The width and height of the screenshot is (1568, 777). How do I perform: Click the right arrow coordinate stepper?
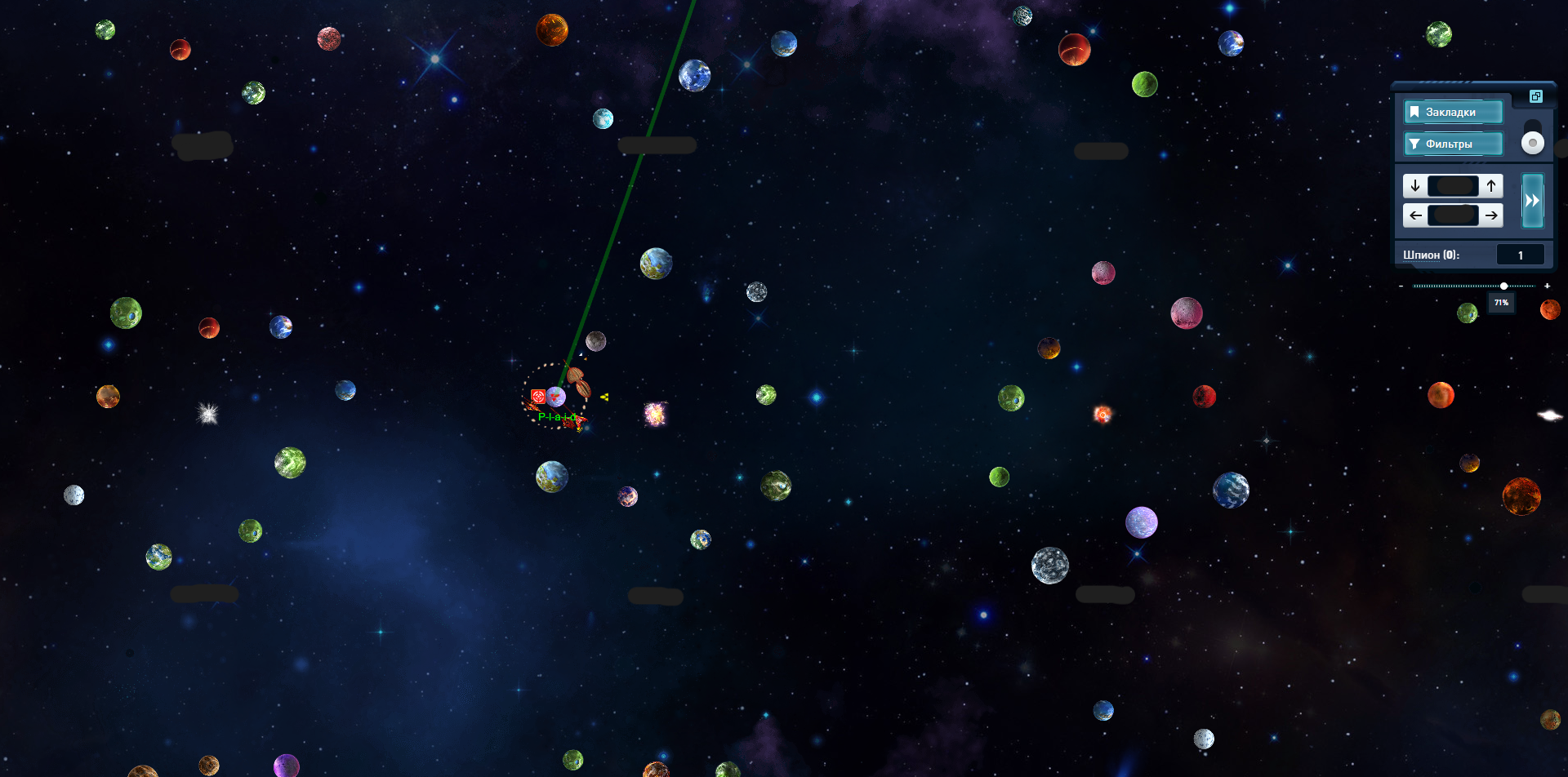point(1491,215)
